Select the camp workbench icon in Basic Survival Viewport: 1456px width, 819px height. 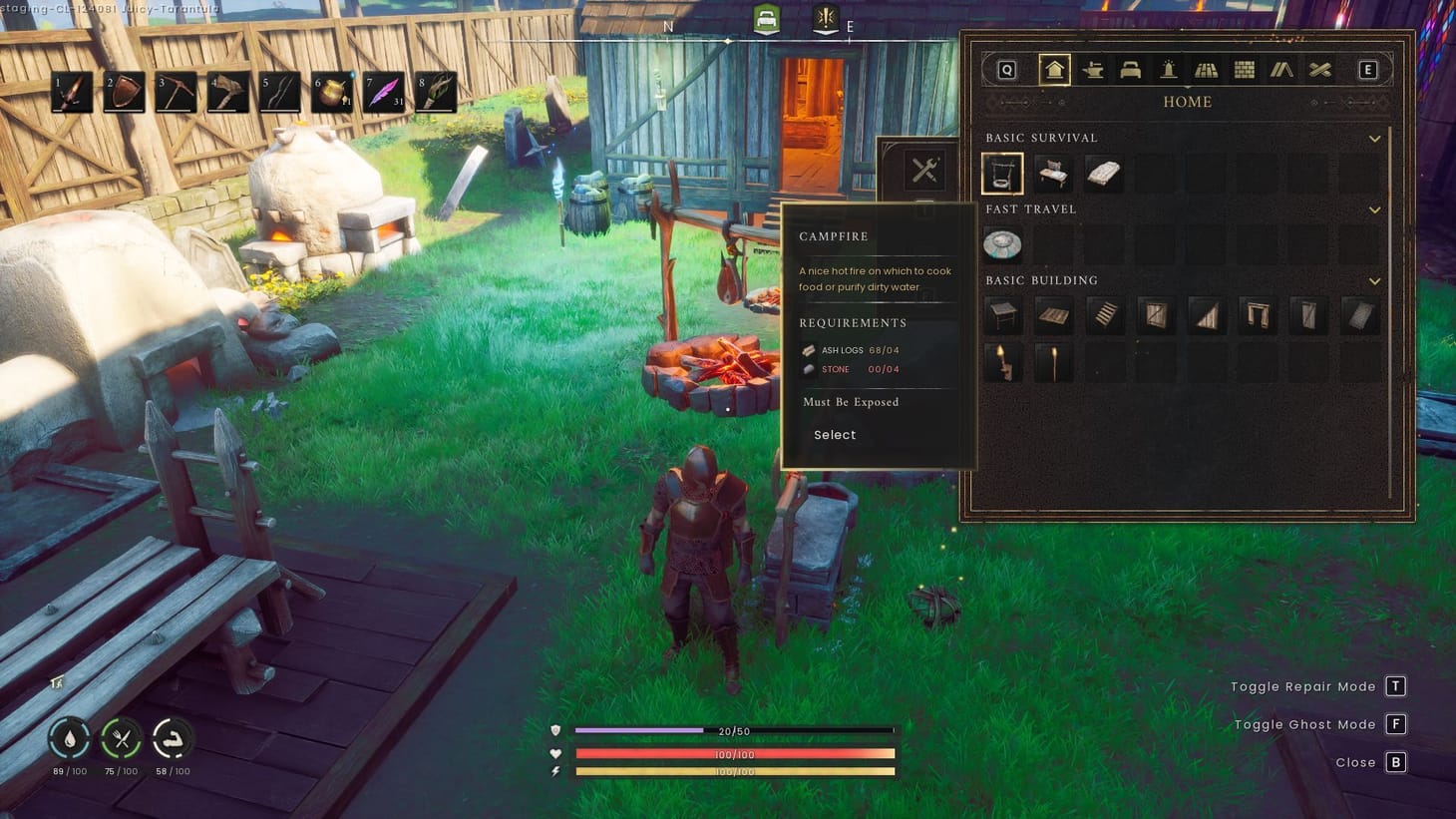(1054, 173)
